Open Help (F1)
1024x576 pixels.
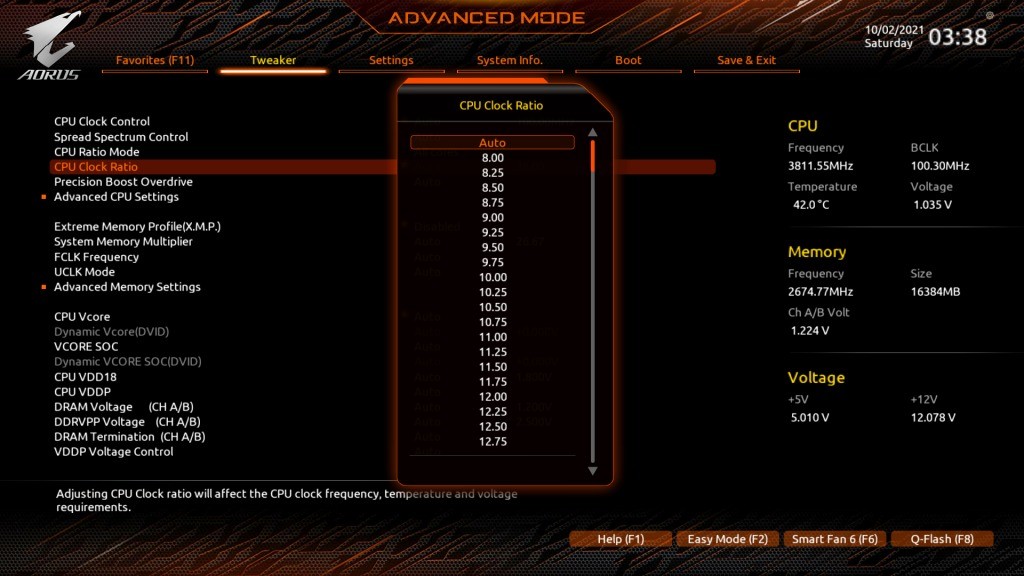click(x=620, y=539)
